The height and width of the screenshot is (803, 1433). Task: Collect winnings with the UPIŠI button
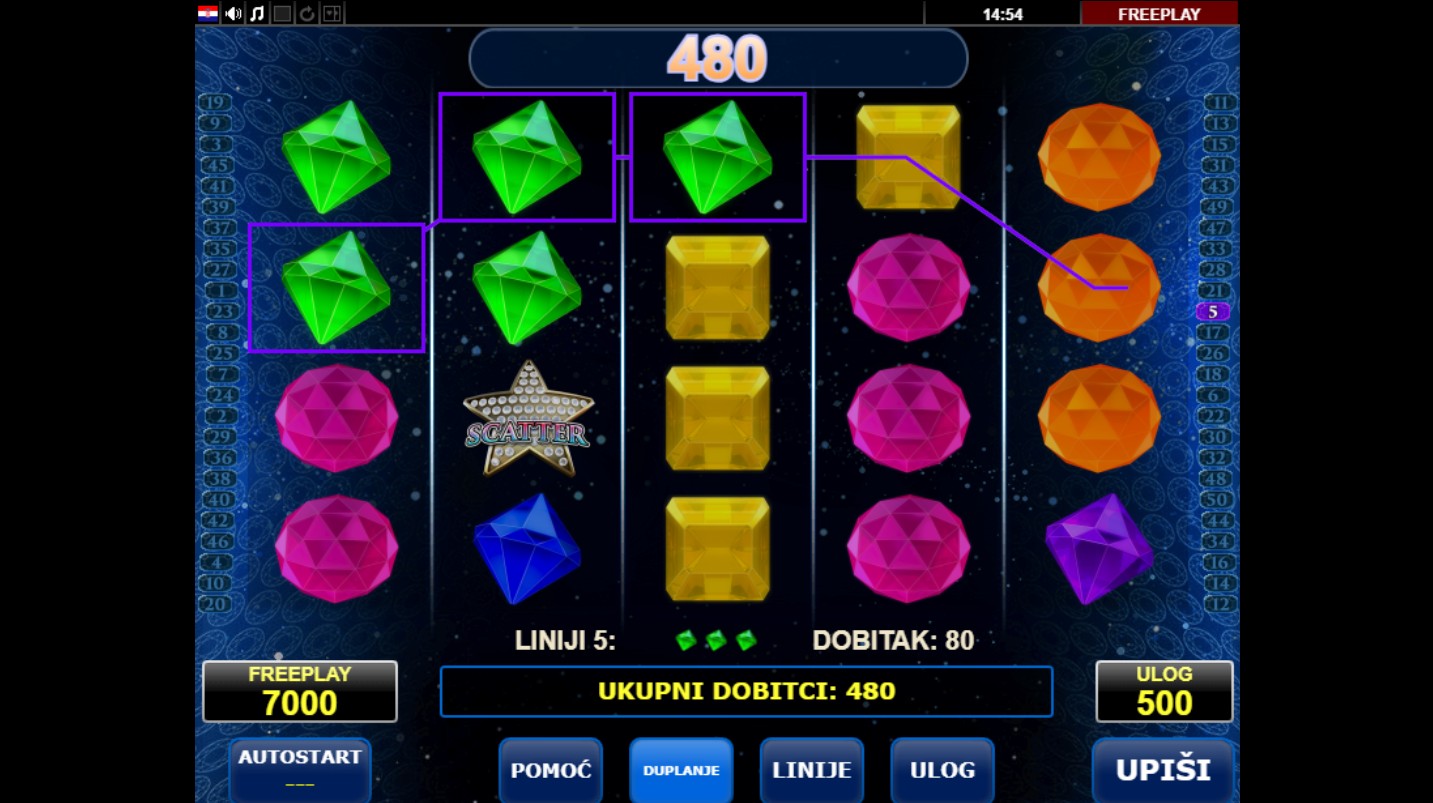1163,771
